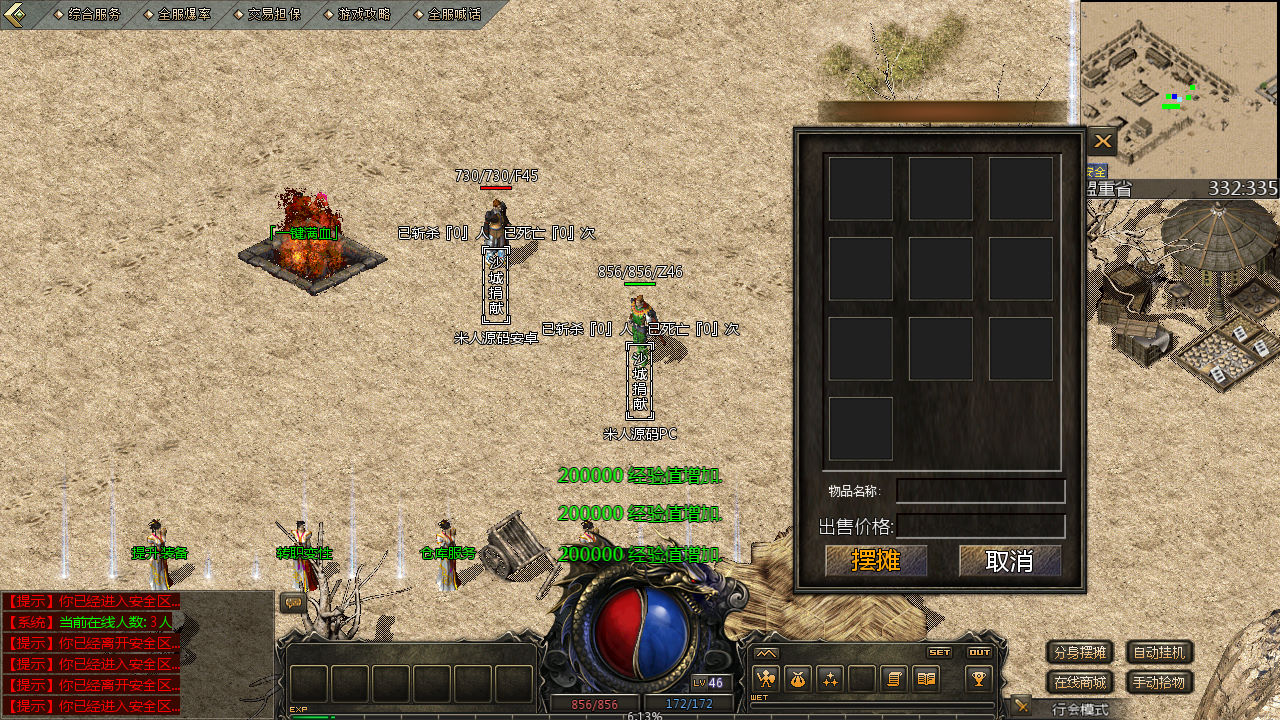Cancel the stall with the 取消 button
Viewport: 1280px width, 720px height.
click(x=1010, y=561)
